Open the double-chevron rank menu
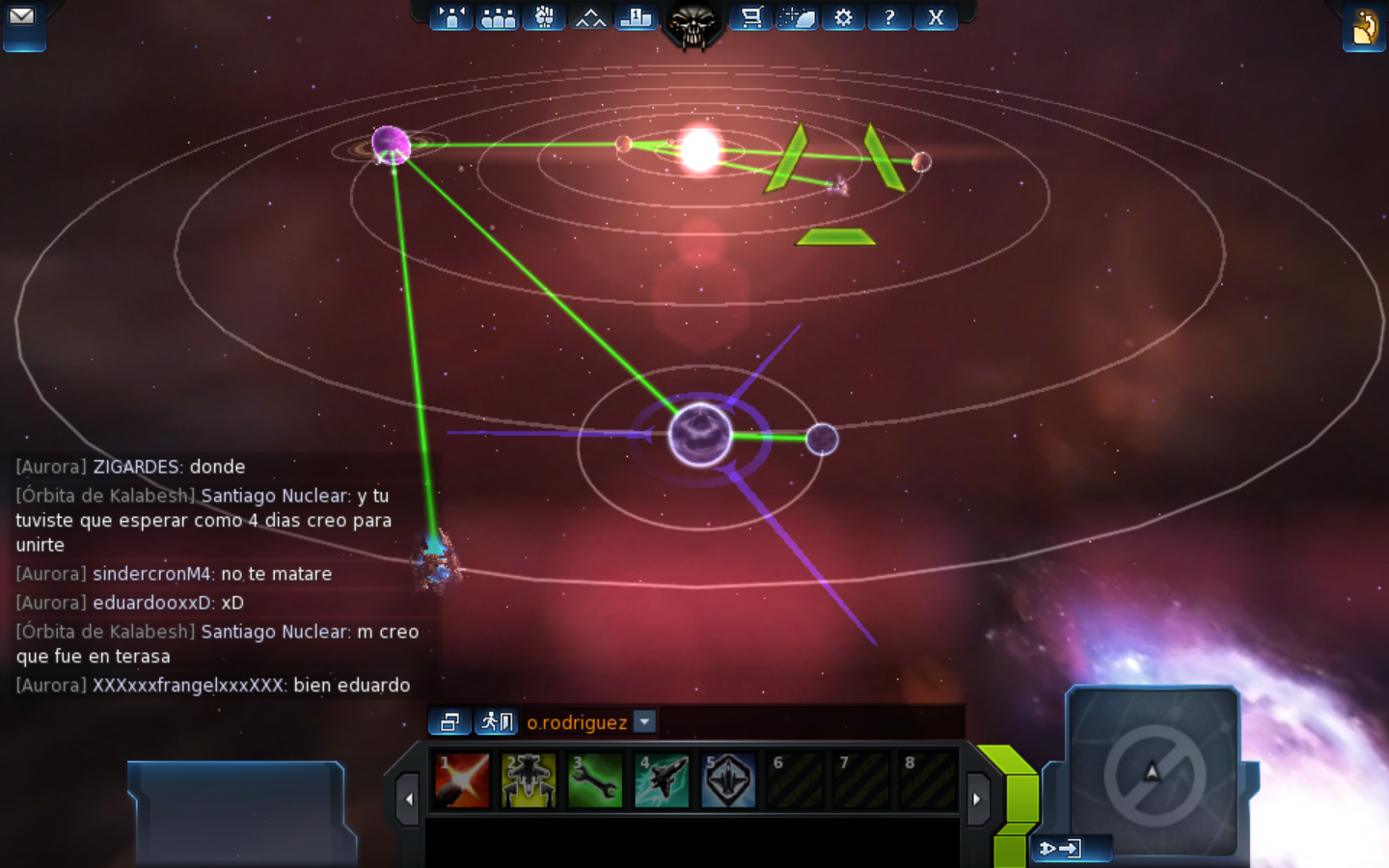1389x868 pixels. coord(590,17)
